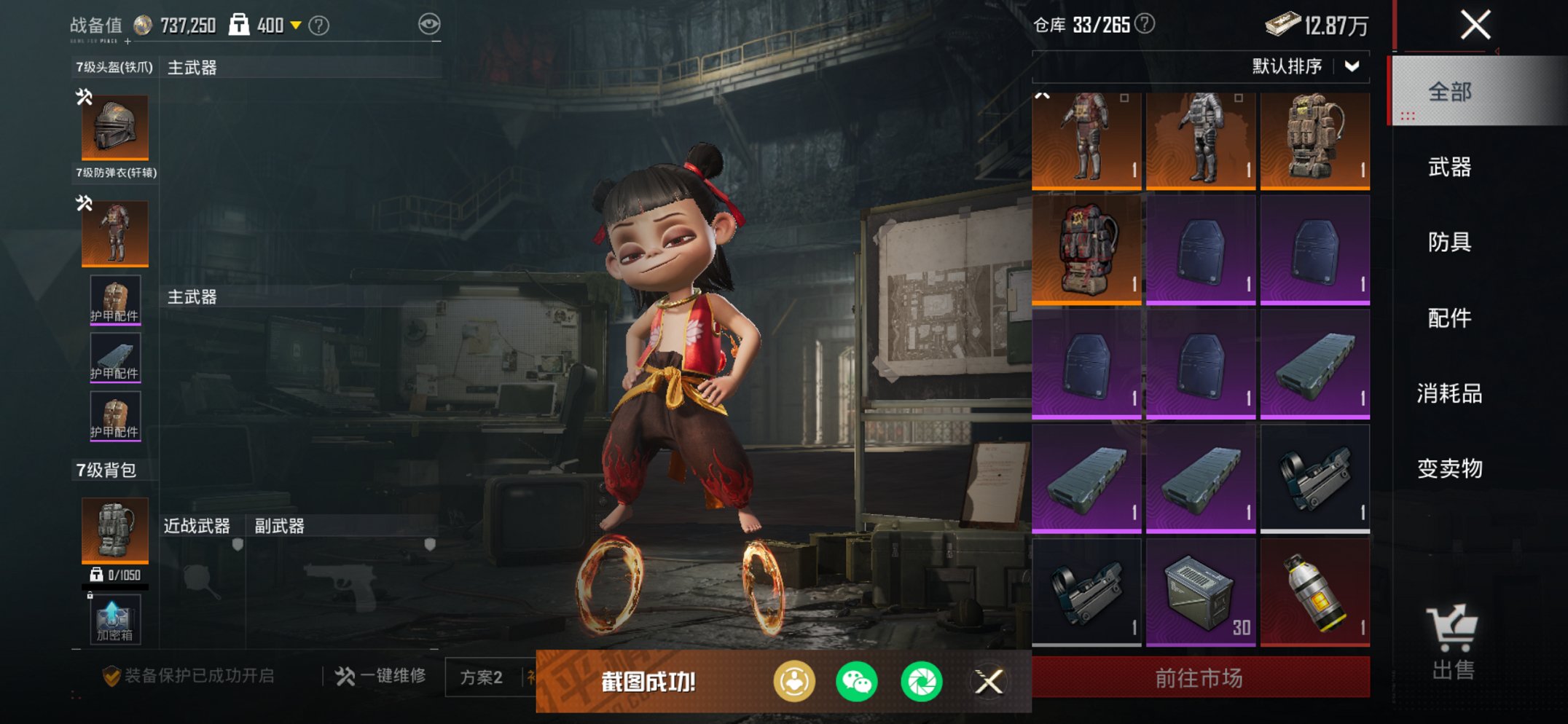Screen dimensions: 1568x724
Task: Close the inventory screen with the X
Action: 1475,25
